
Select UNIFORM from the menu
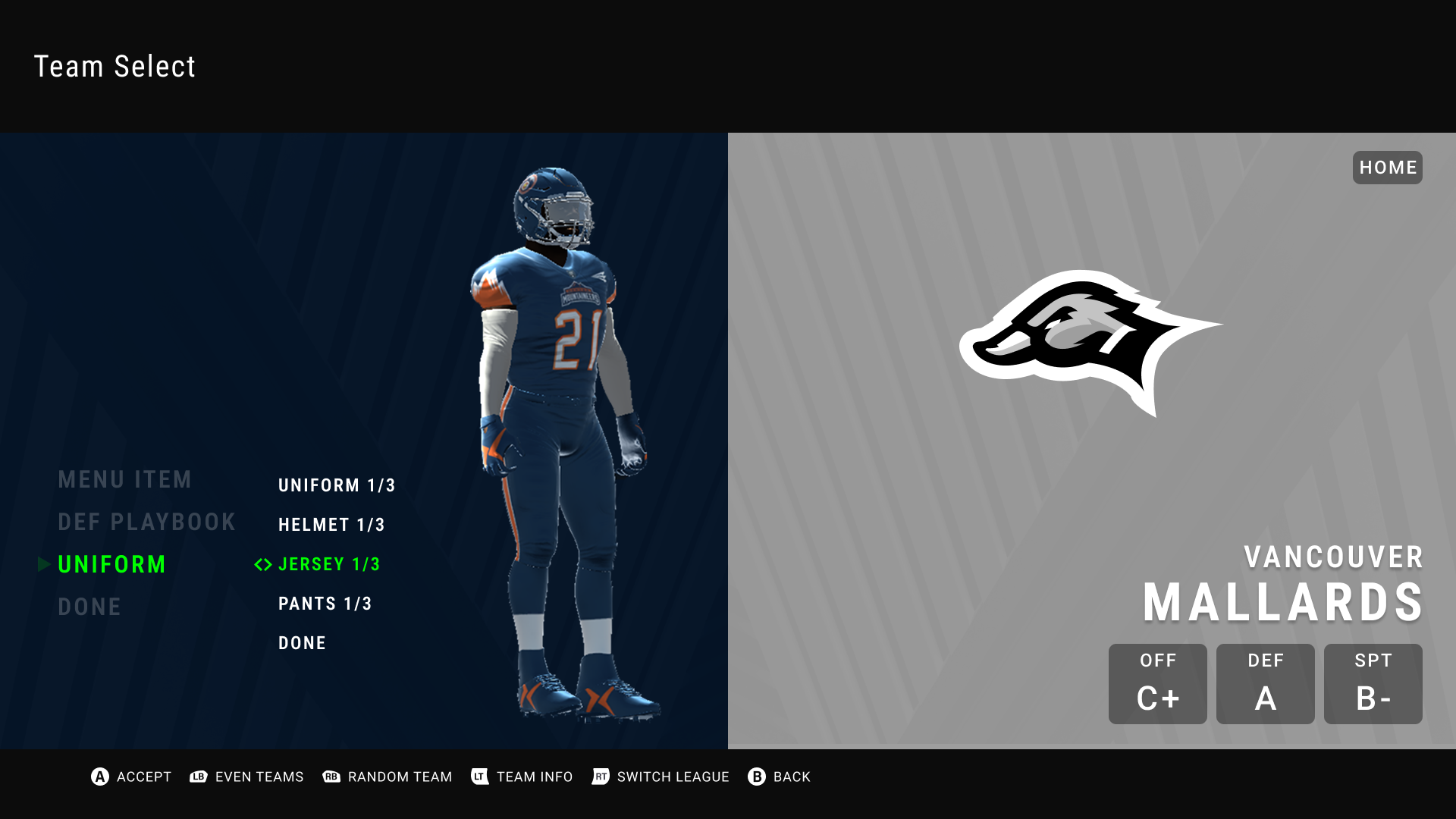point(112,564)
